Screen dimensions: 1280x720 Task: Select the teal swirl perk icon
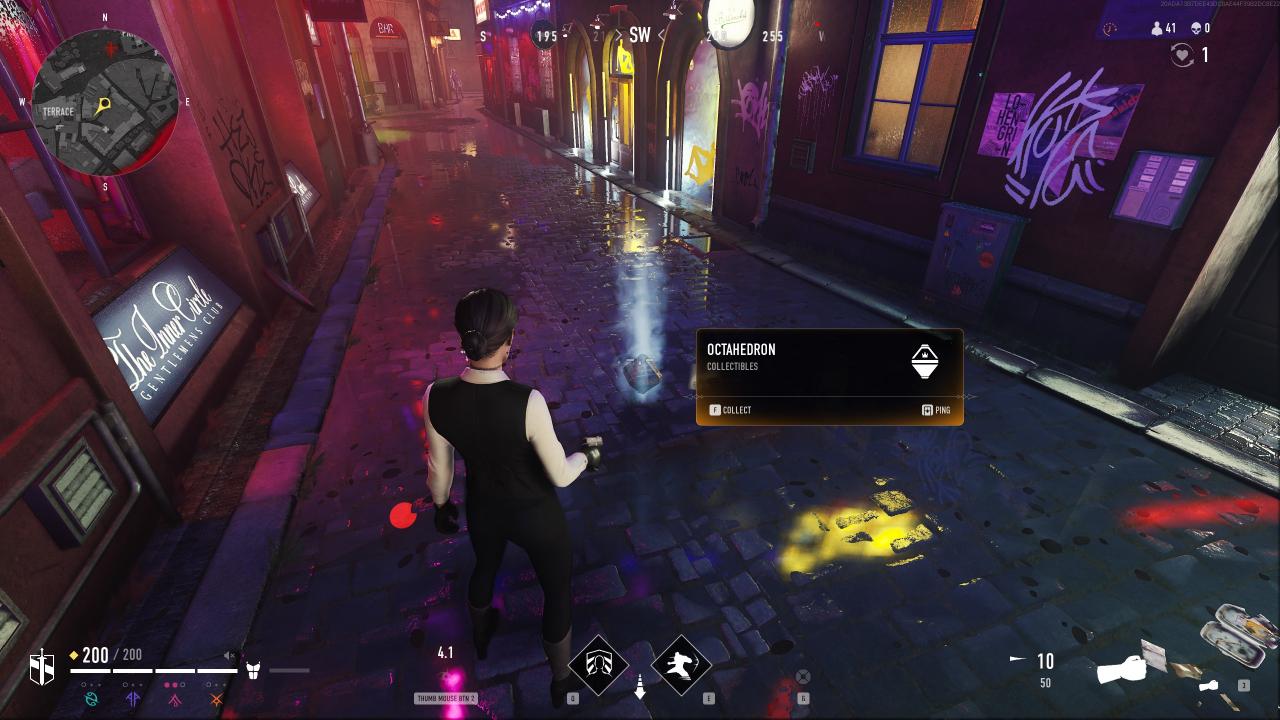(92, 699)
